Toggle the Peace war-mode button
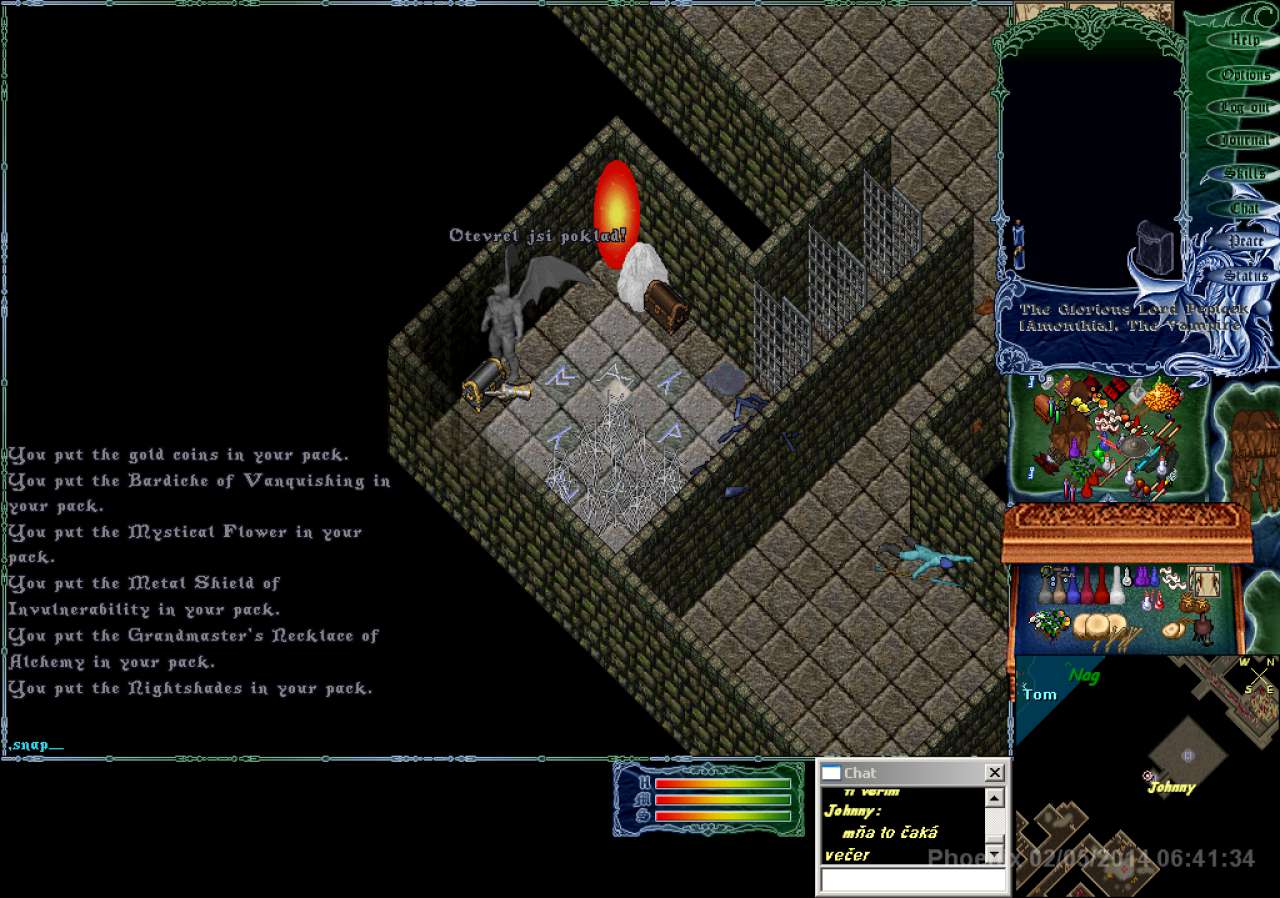1280x898 pixels. [1245, 241]
